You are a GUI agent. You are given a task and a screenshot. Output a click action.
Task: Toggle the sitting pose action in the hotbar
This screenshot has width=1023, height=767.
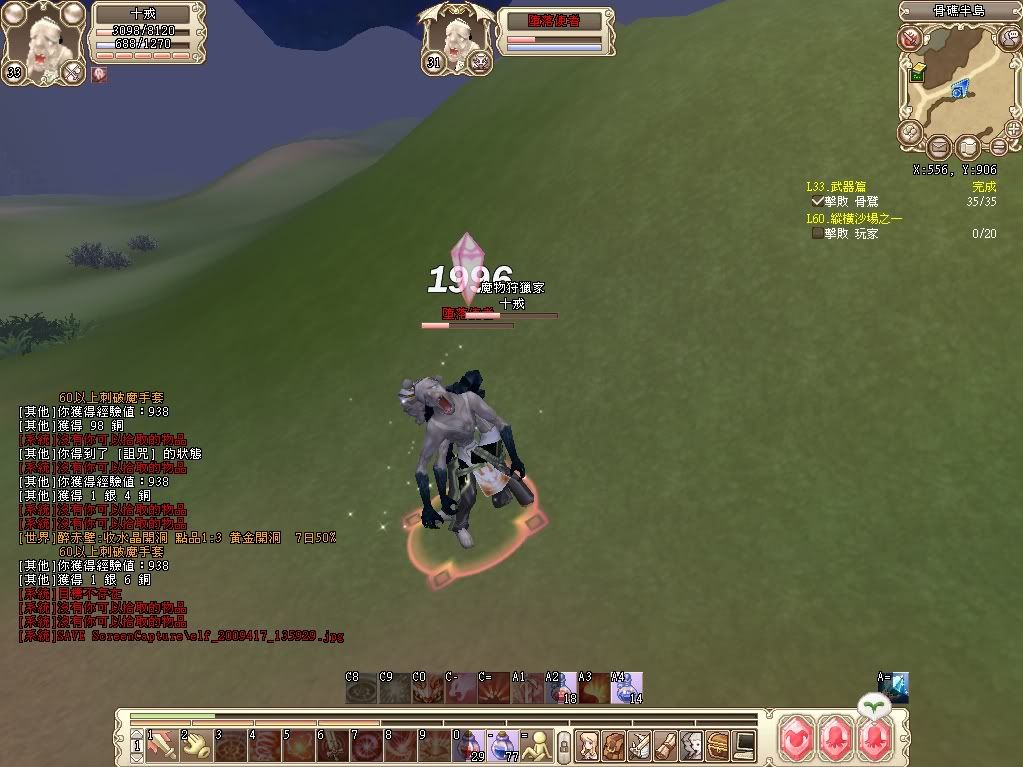538,744
